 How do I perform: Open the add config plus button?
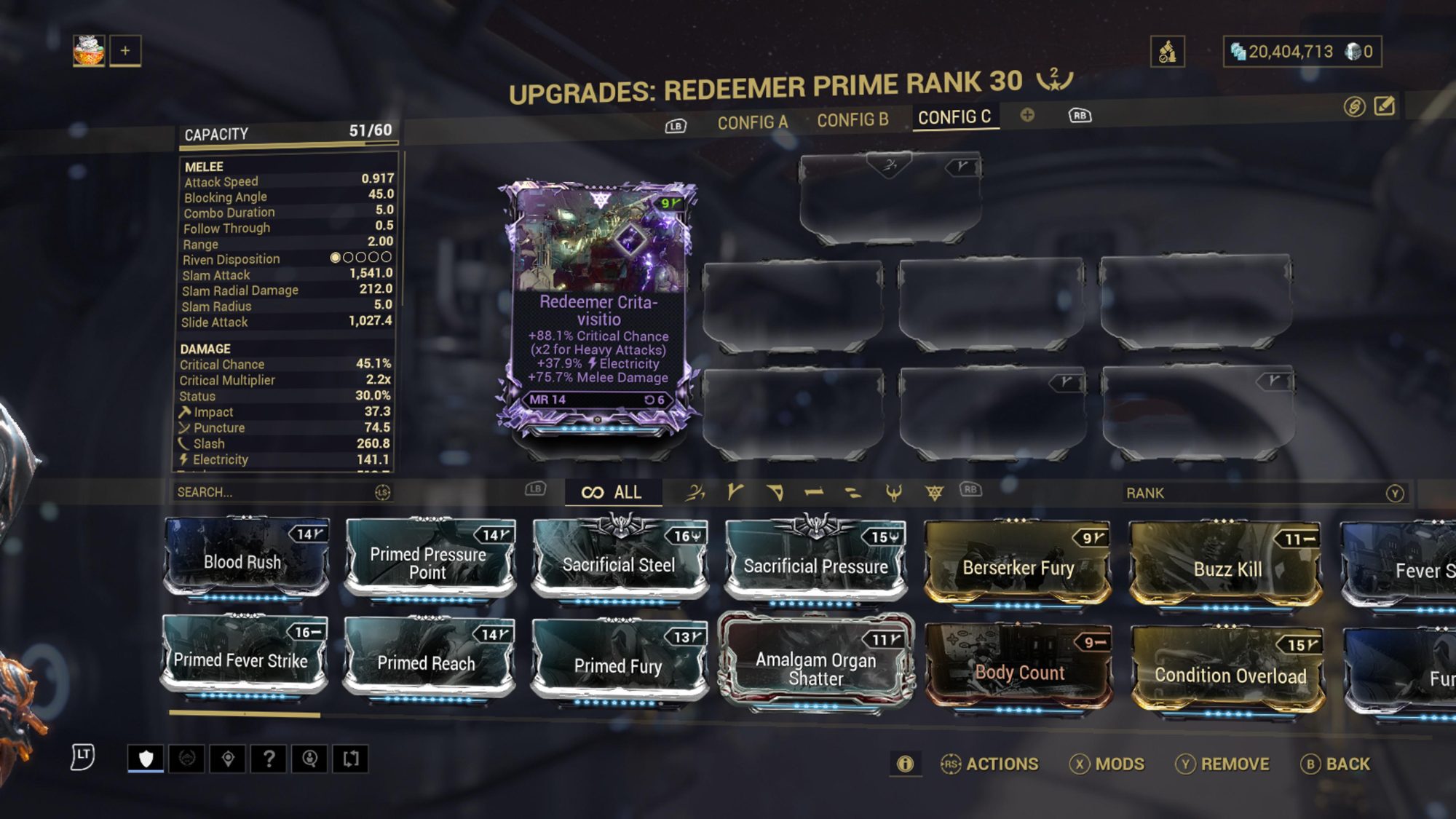pyautogui.click(x=1029, y=115)
